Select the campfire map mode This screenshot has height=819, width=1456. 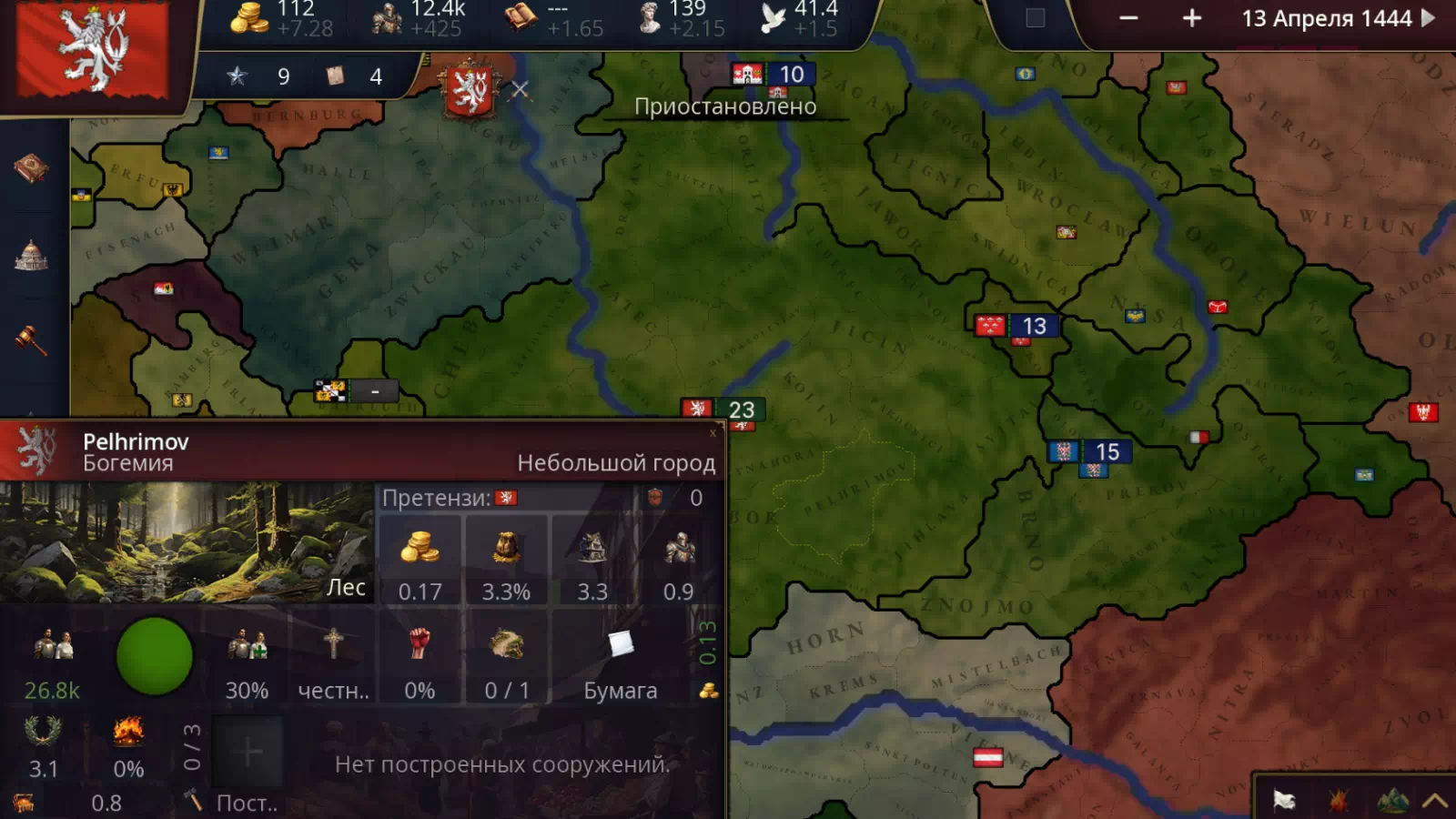1338,800
